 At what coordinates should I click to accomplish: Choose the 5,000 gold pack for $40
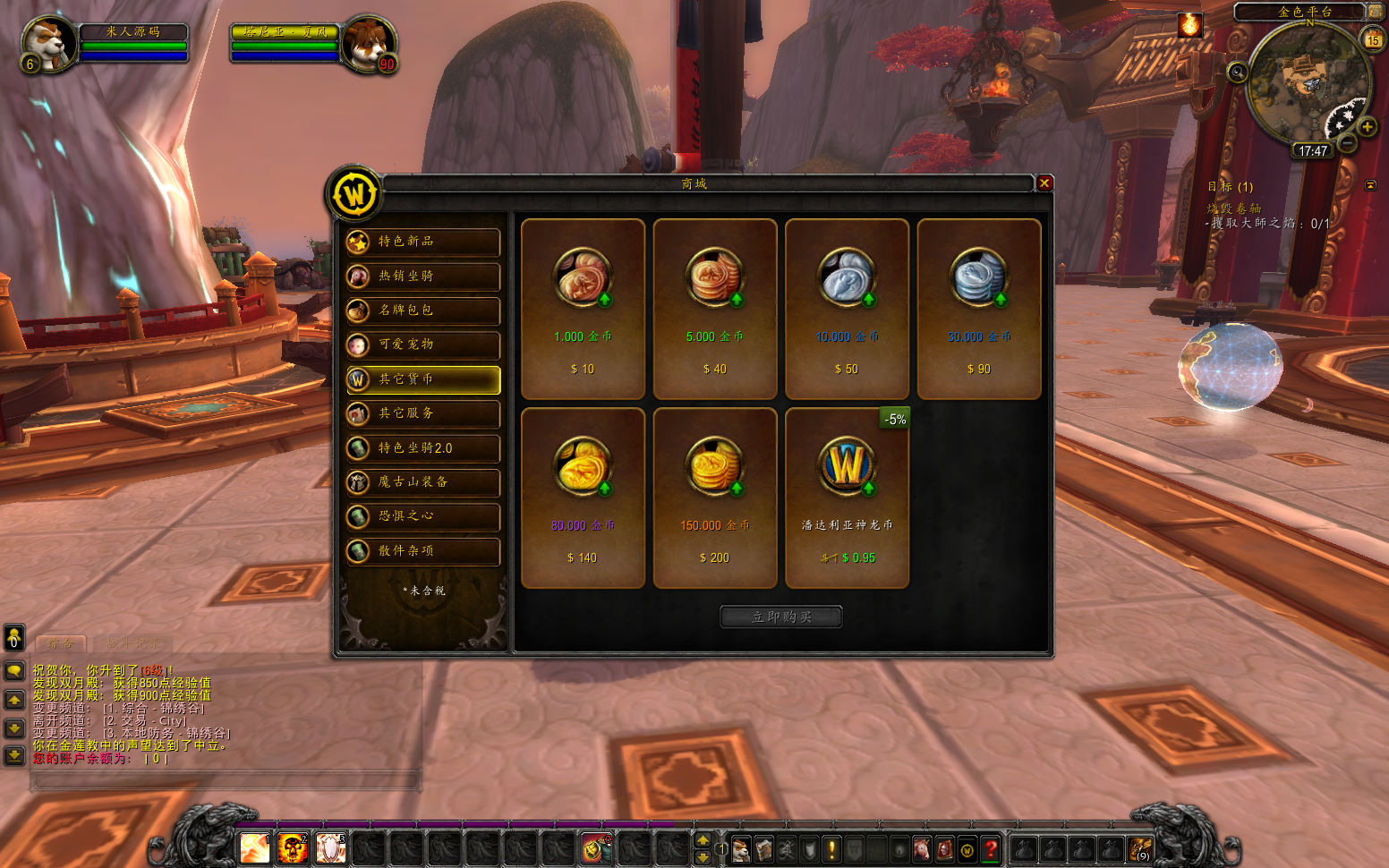click(714, 309)
